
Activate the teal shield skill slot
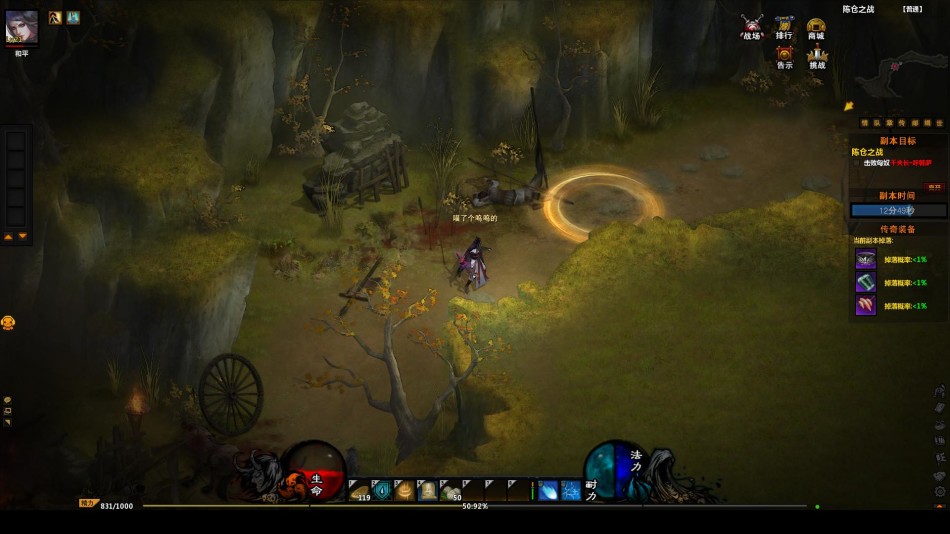(382, 490)
